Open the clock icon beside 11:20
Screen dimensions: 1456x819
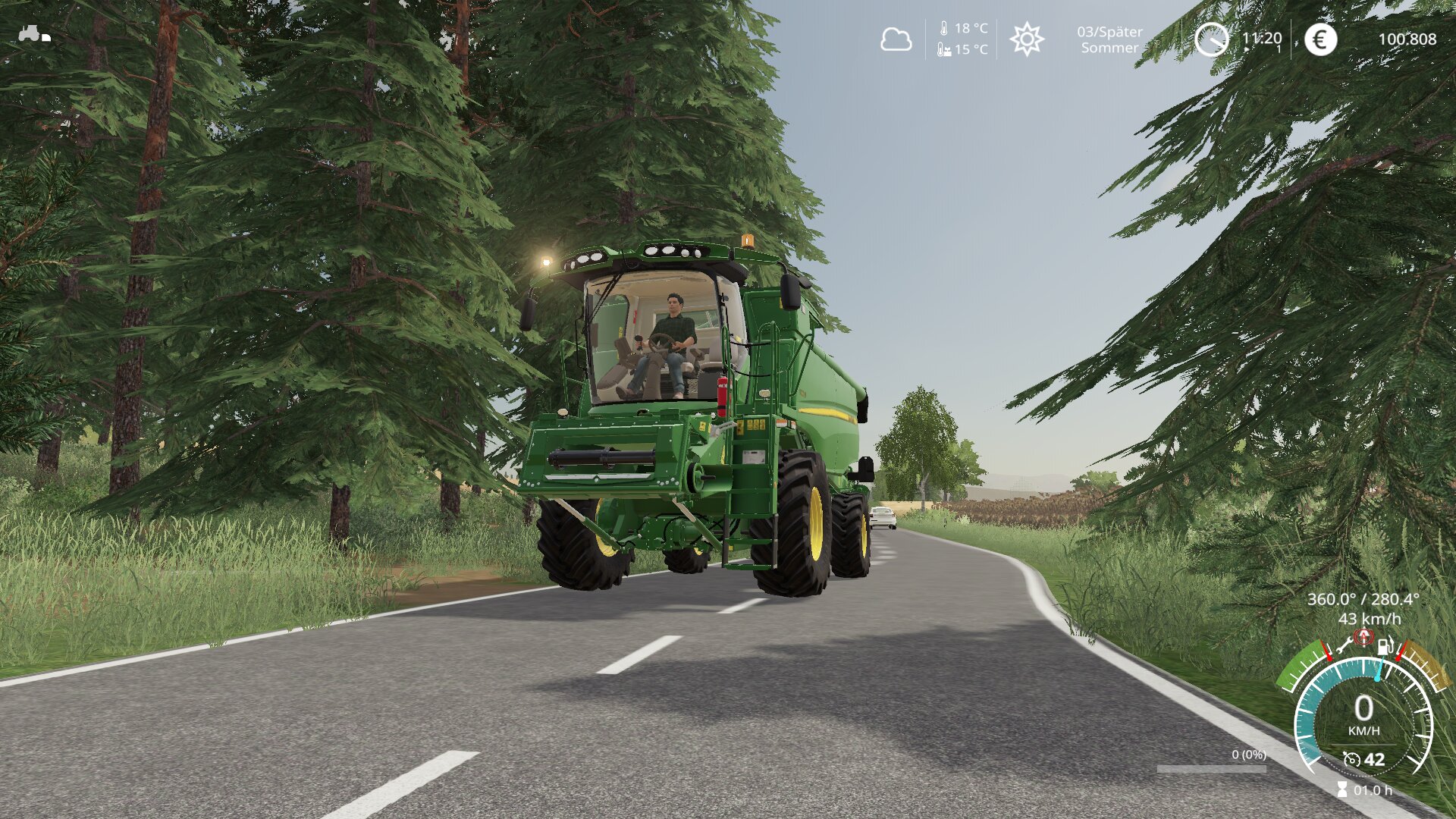click(1211, 39)
